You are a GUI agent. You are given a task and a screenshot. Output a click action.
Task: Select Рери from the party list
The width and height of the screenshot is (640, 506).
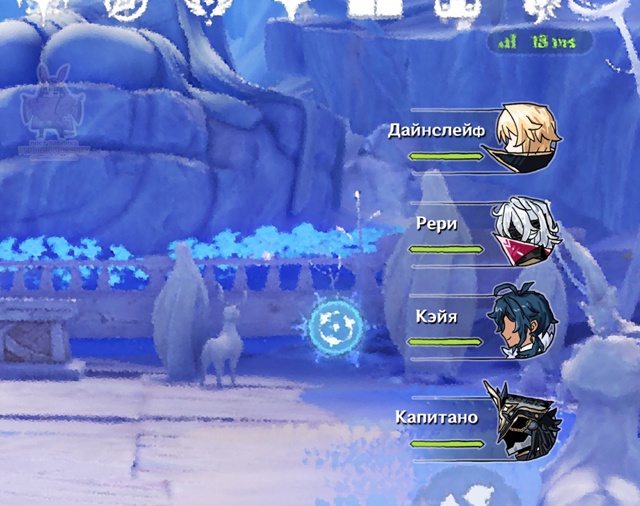525,229
